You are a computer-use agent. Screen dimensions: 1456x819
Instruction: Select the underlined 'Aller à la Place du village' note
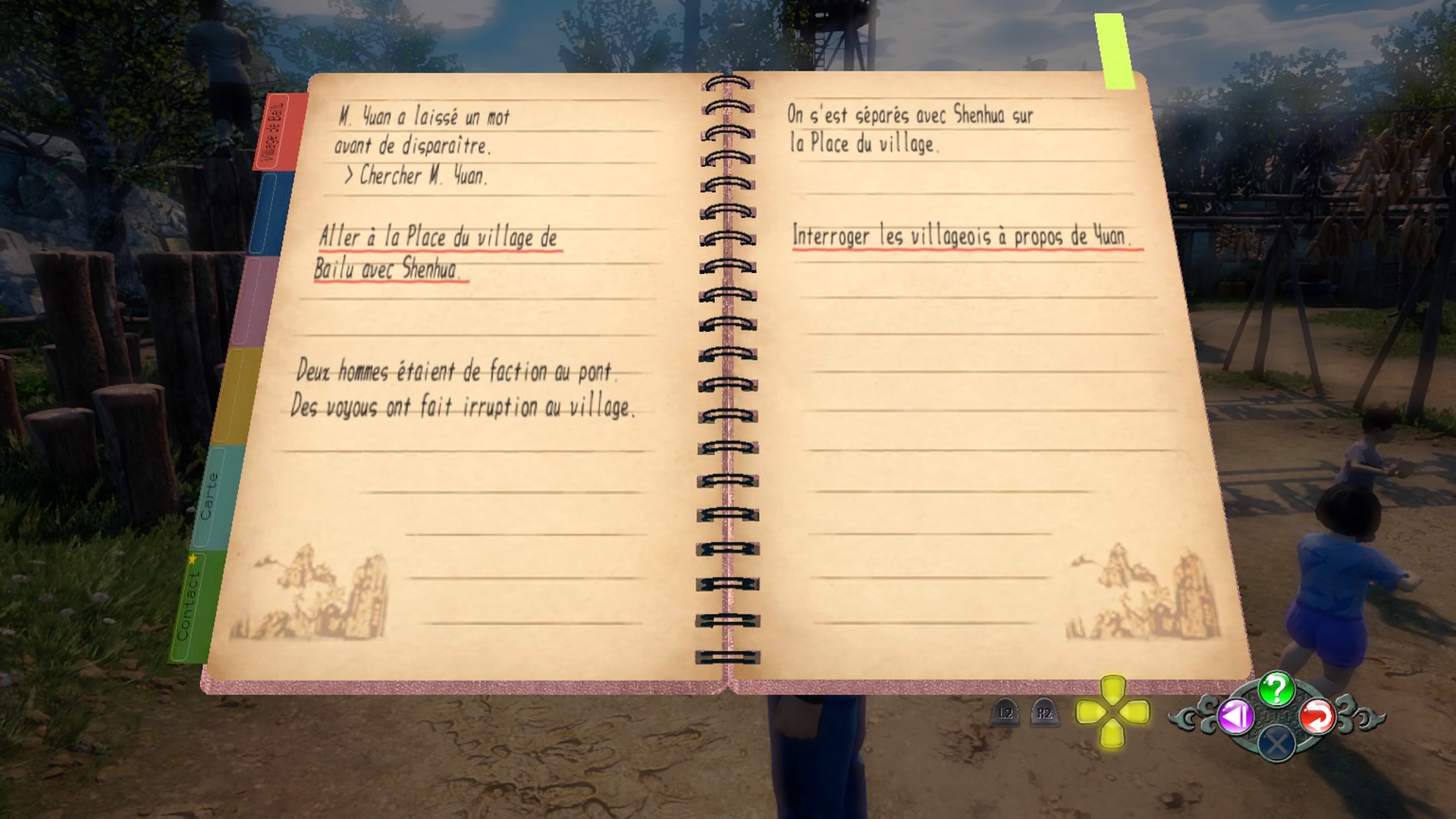438,253
